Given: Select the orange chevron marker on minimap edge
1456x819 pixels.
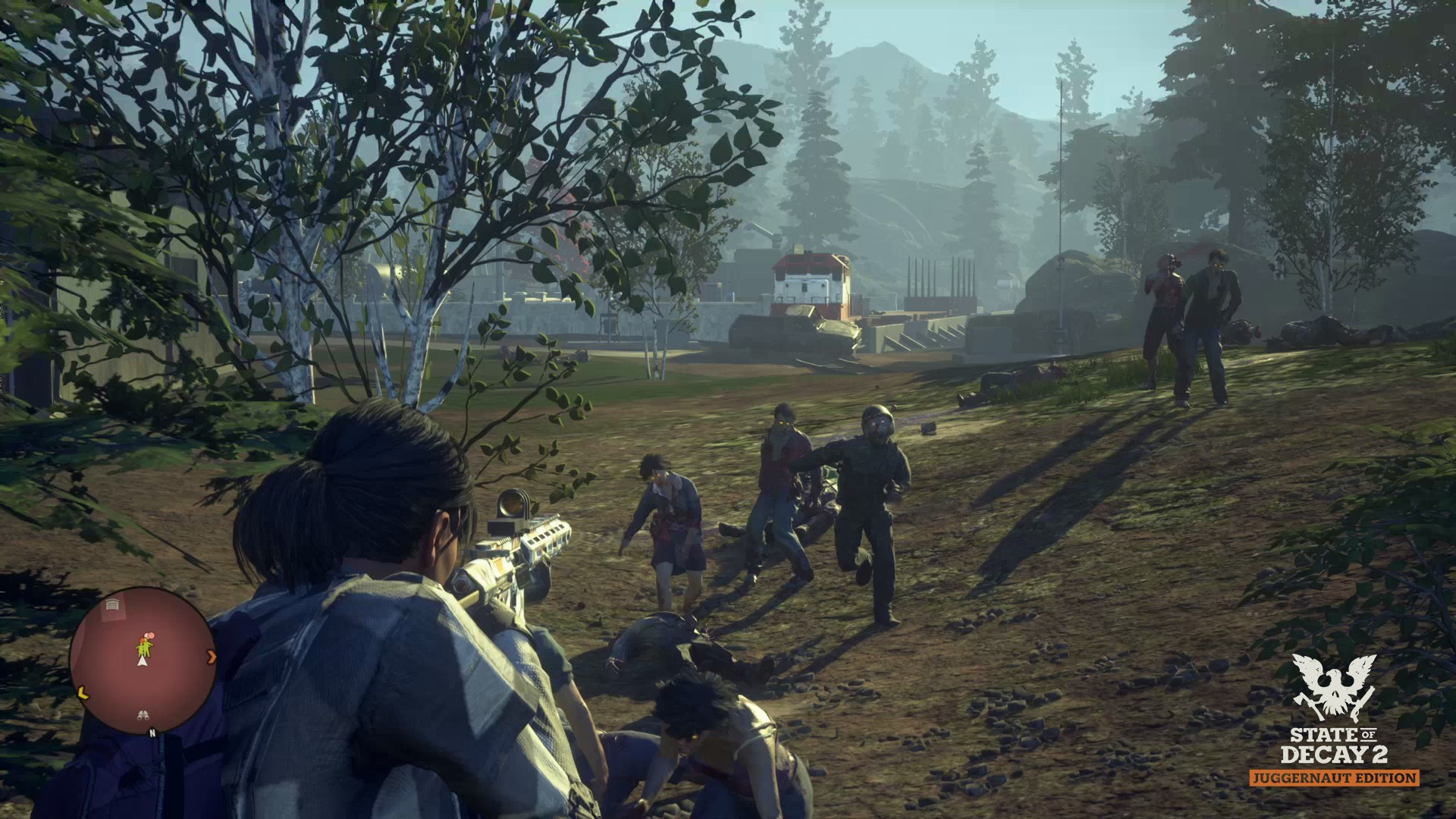Looking at the screenshot, I should pyautogui.click(x=212, y=657).
